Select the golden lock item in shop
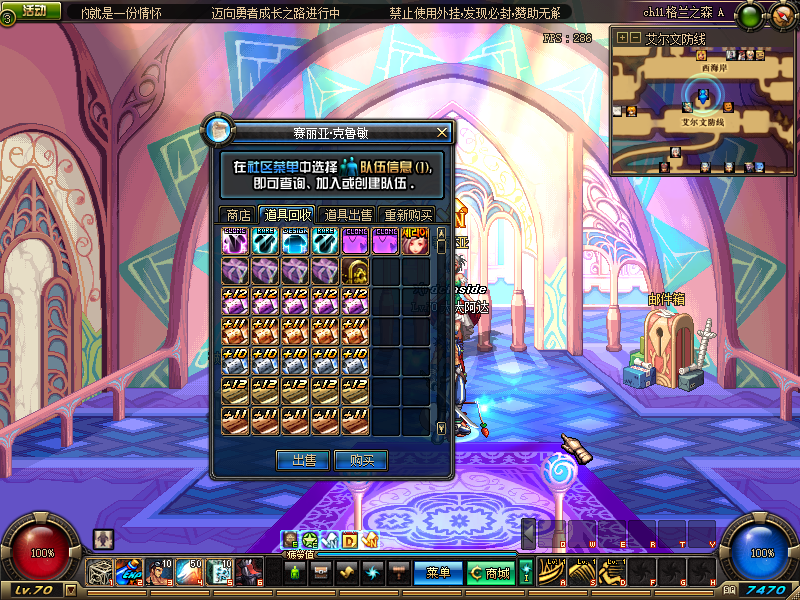 pos(355,271)
